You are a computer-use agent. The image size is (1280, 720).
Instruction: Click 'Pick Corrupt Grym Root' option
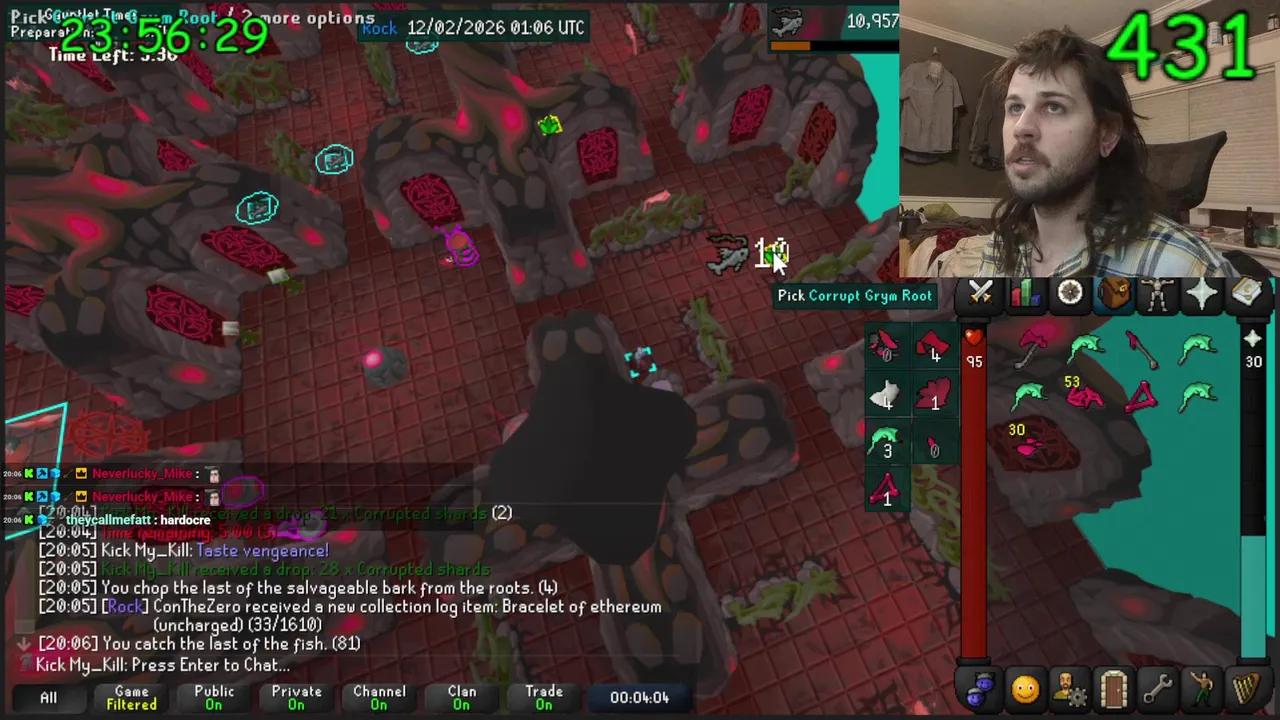pyautogui.click(x=854, y=295)
